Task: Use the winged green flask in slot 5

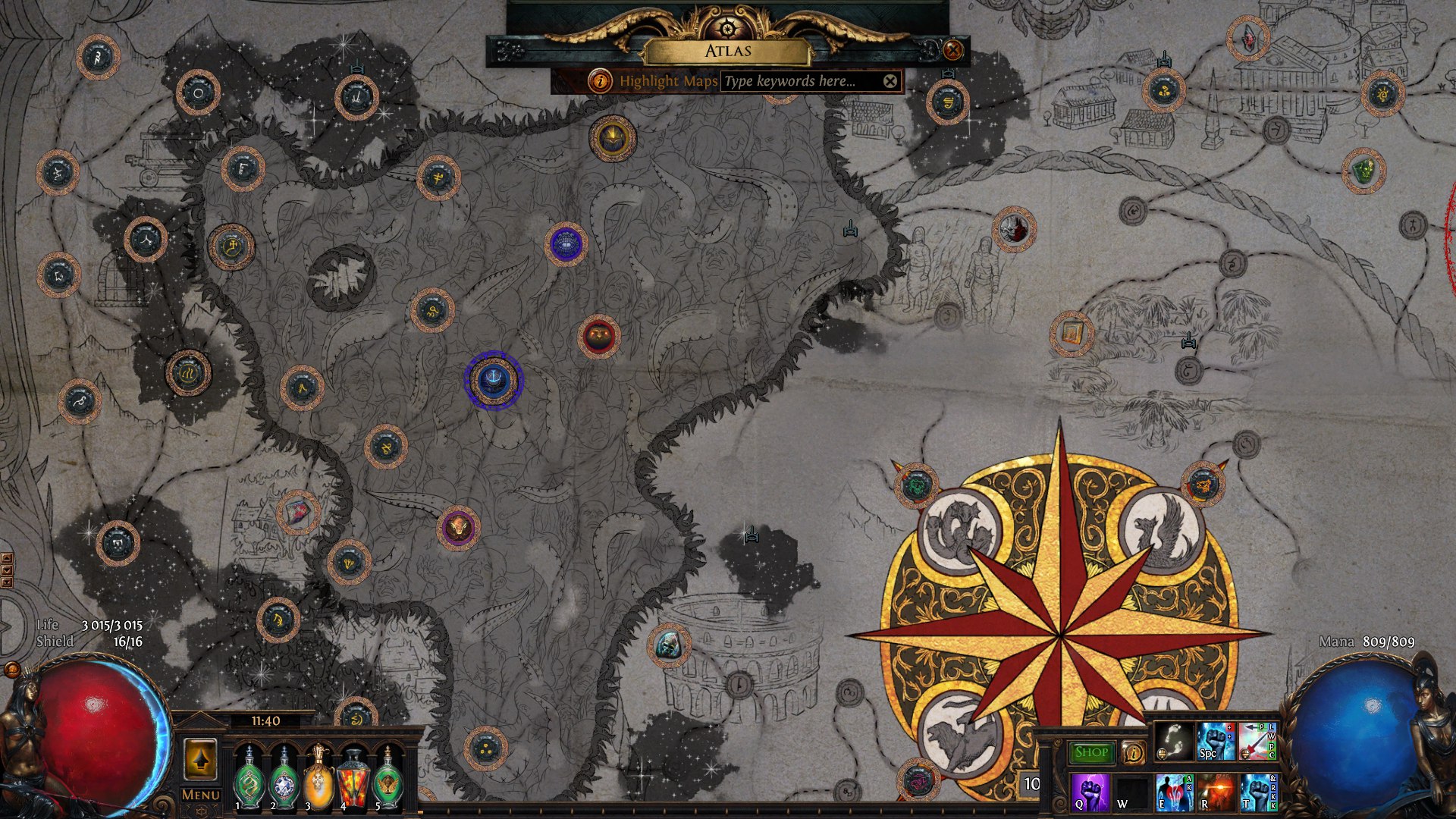Action: point(388,779)
